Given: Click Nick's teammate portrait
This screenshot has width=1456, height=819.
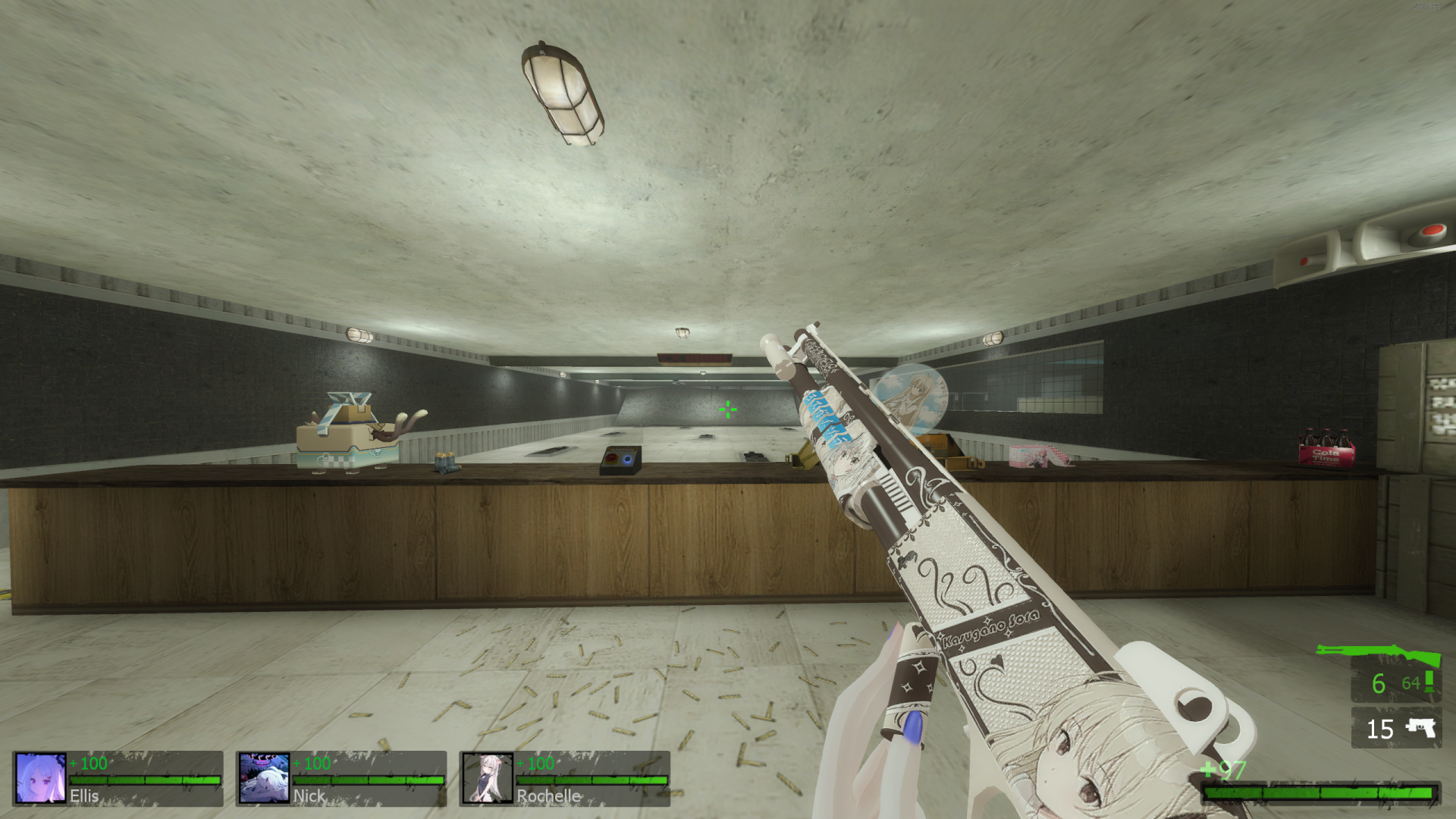Looking at the screenshot, I should coord(264,777).
